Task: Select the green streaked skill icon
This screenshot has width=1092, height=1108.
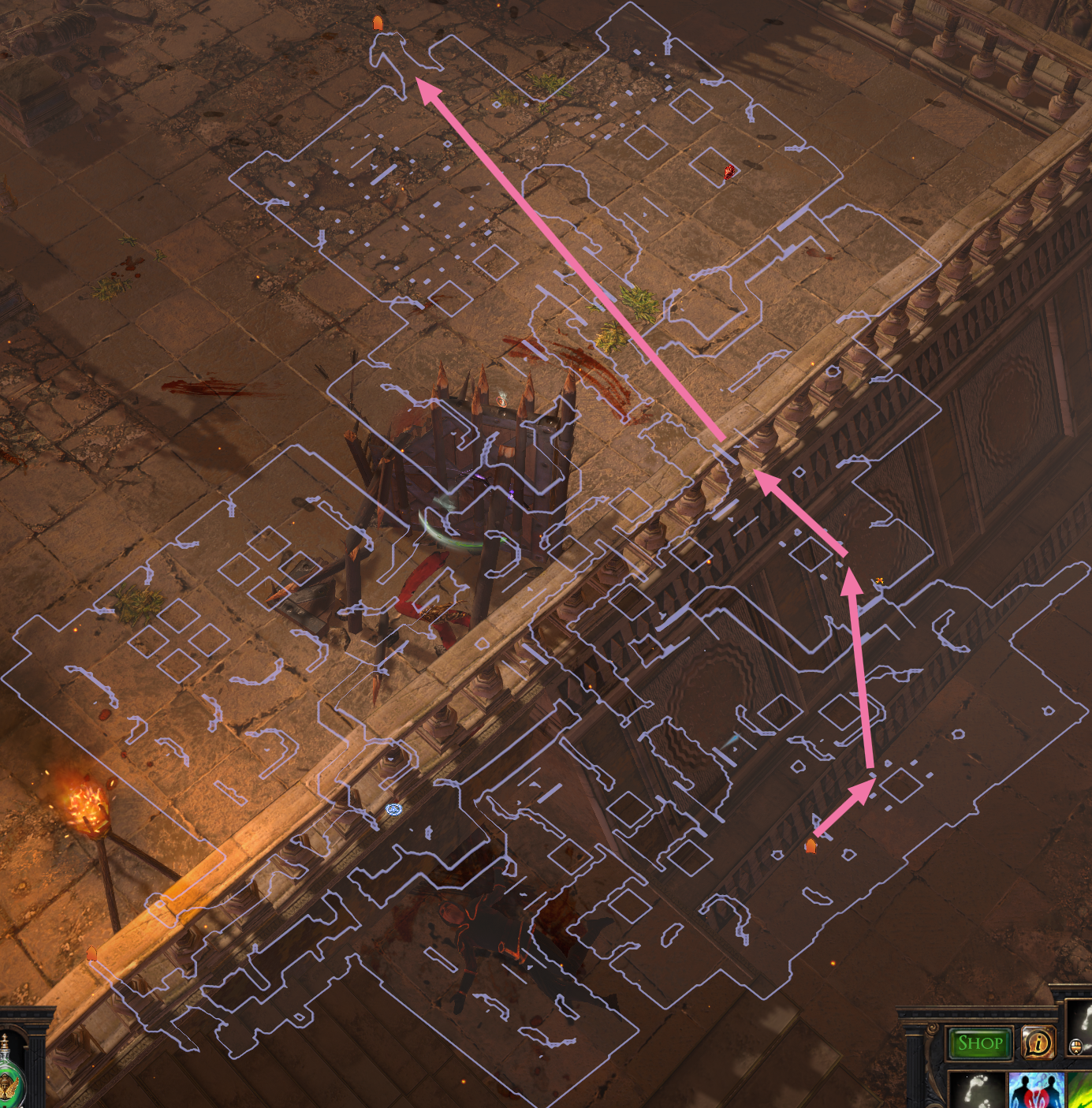Action: coord(1079,1091)
